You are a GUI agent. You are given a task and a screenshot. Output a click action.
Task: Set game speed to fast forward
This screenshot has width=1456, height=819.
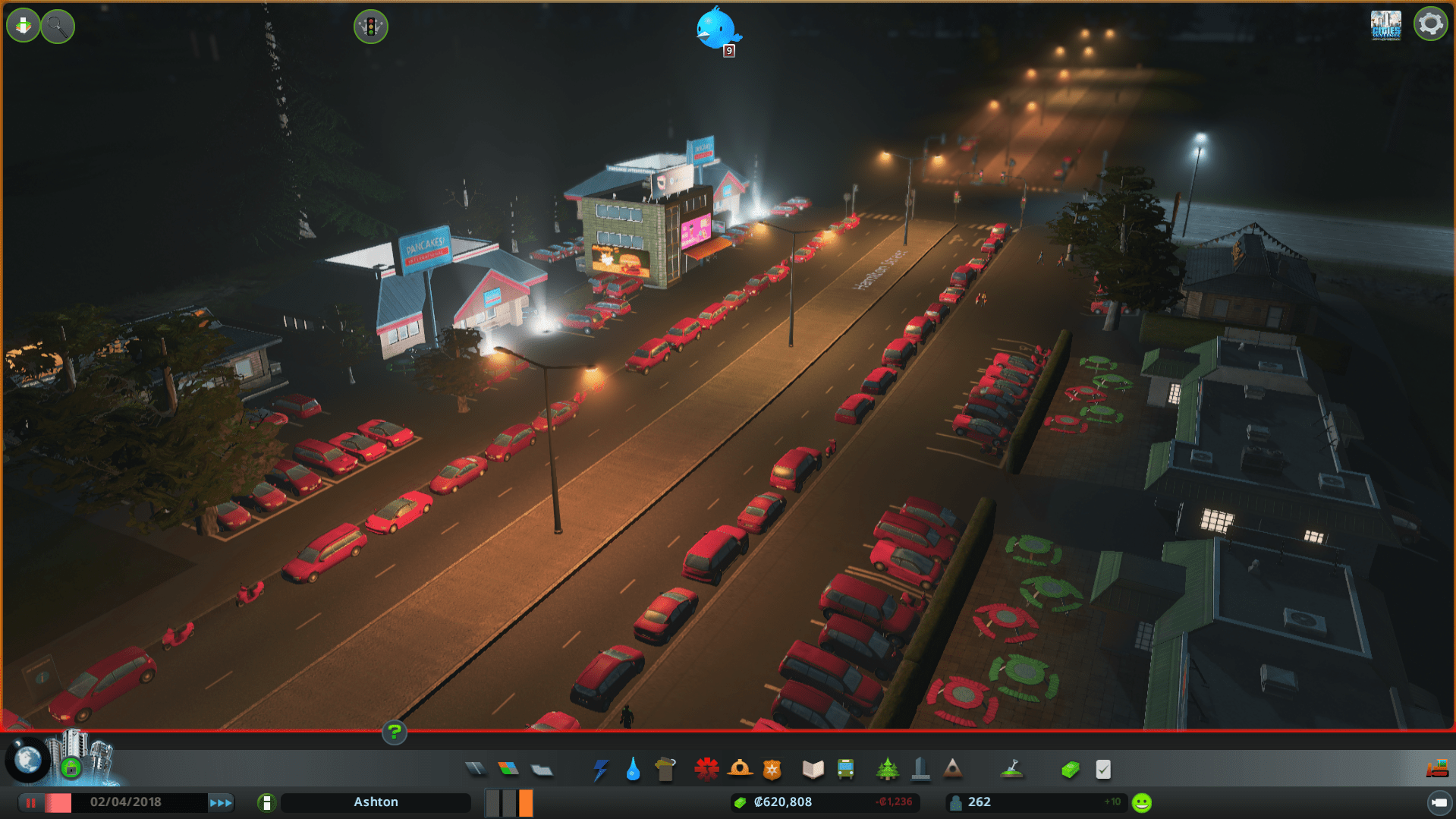[x=221, y=802]
